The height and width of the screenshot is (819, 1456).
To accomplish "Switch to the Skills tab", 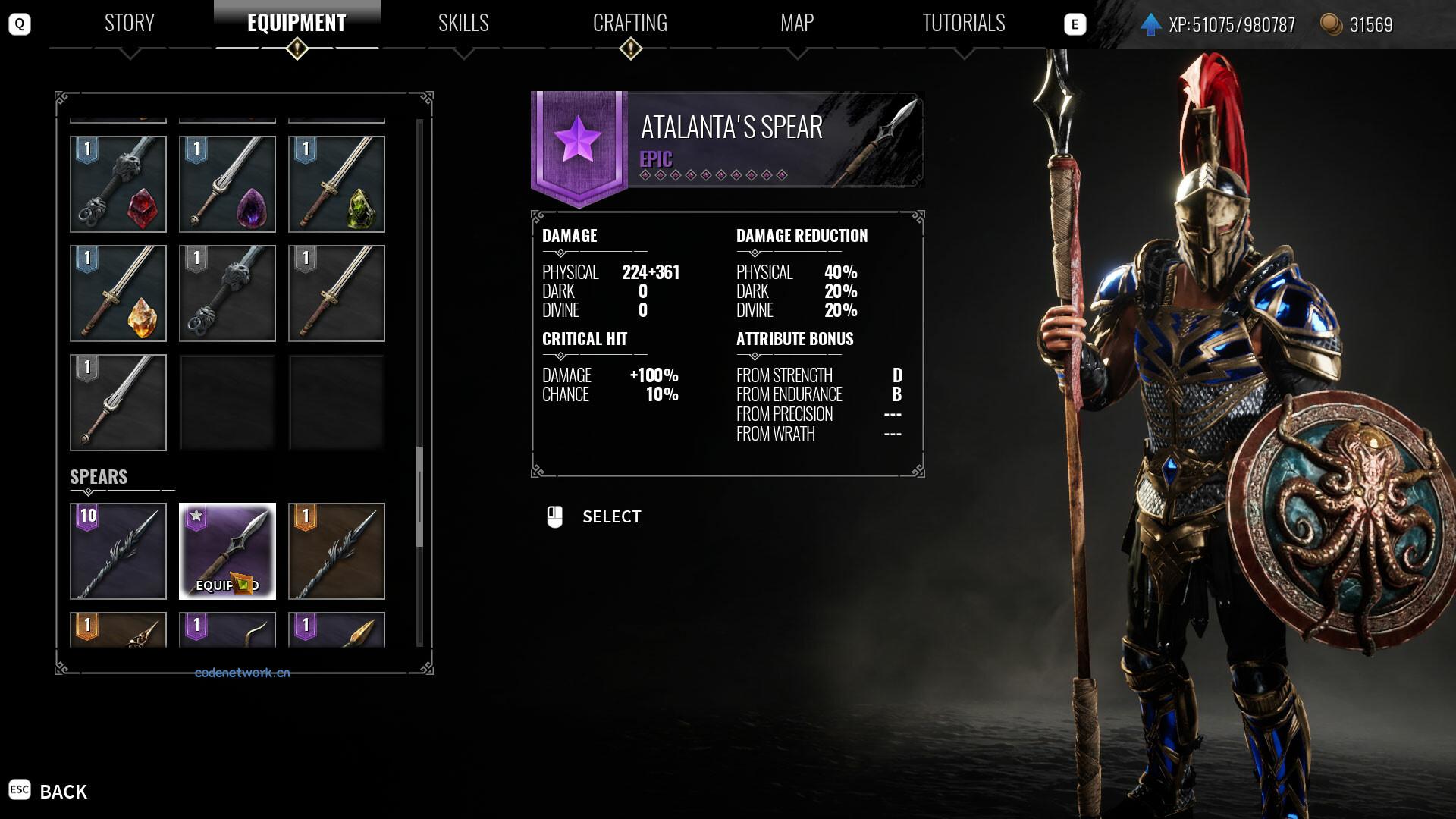I will pos(463,24).
